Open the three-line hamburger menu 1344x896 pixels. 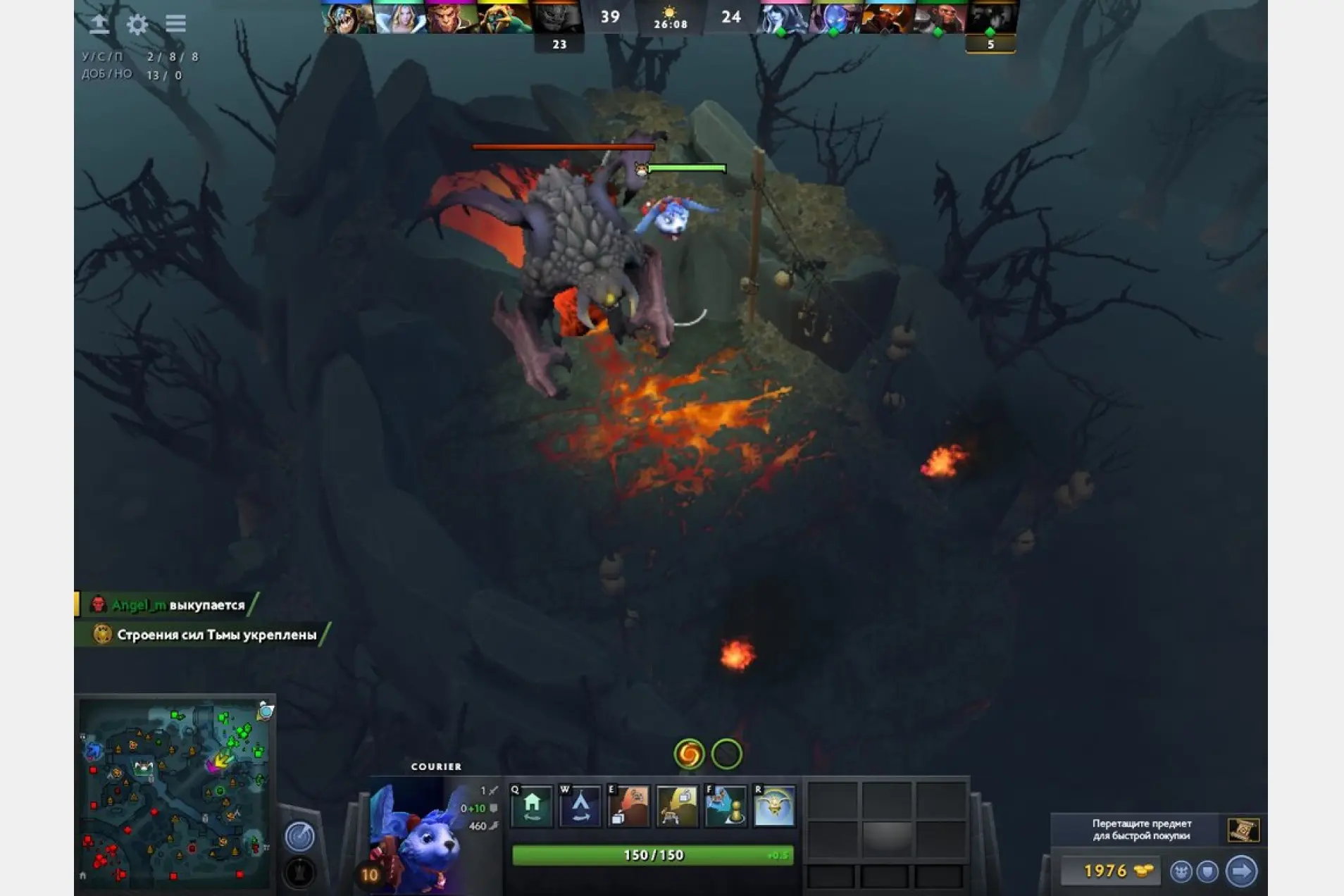pyautogui.click(x=175, y=24)
